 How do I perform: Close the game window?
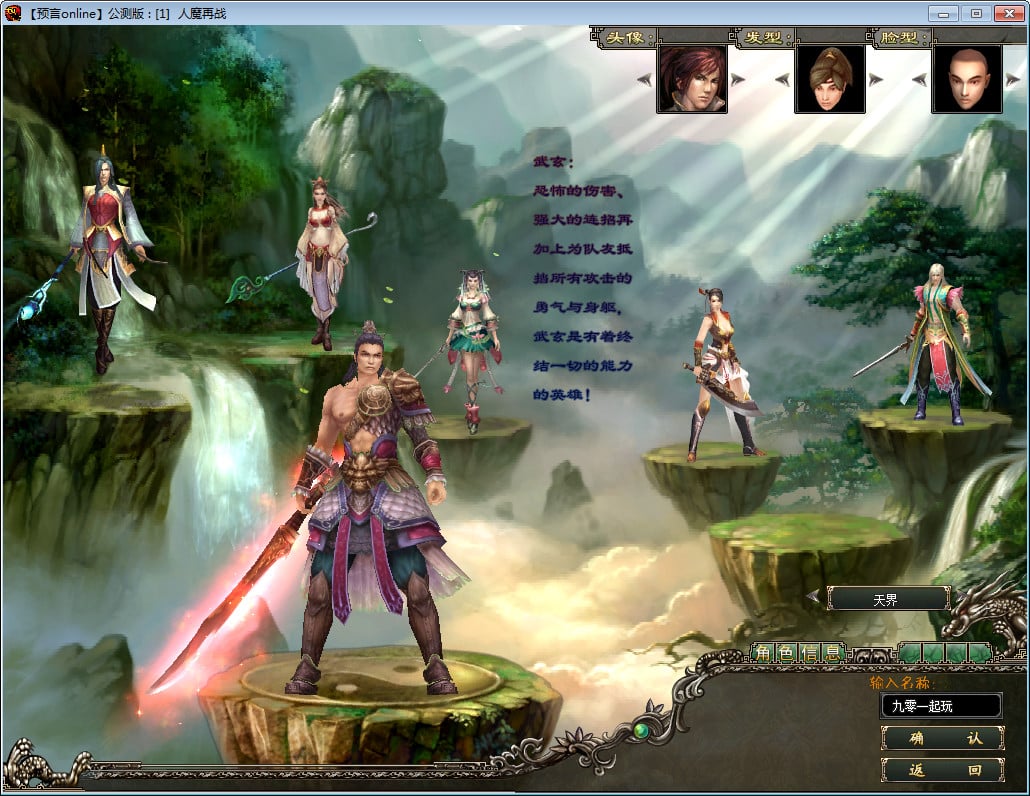tap(1009, 13)
